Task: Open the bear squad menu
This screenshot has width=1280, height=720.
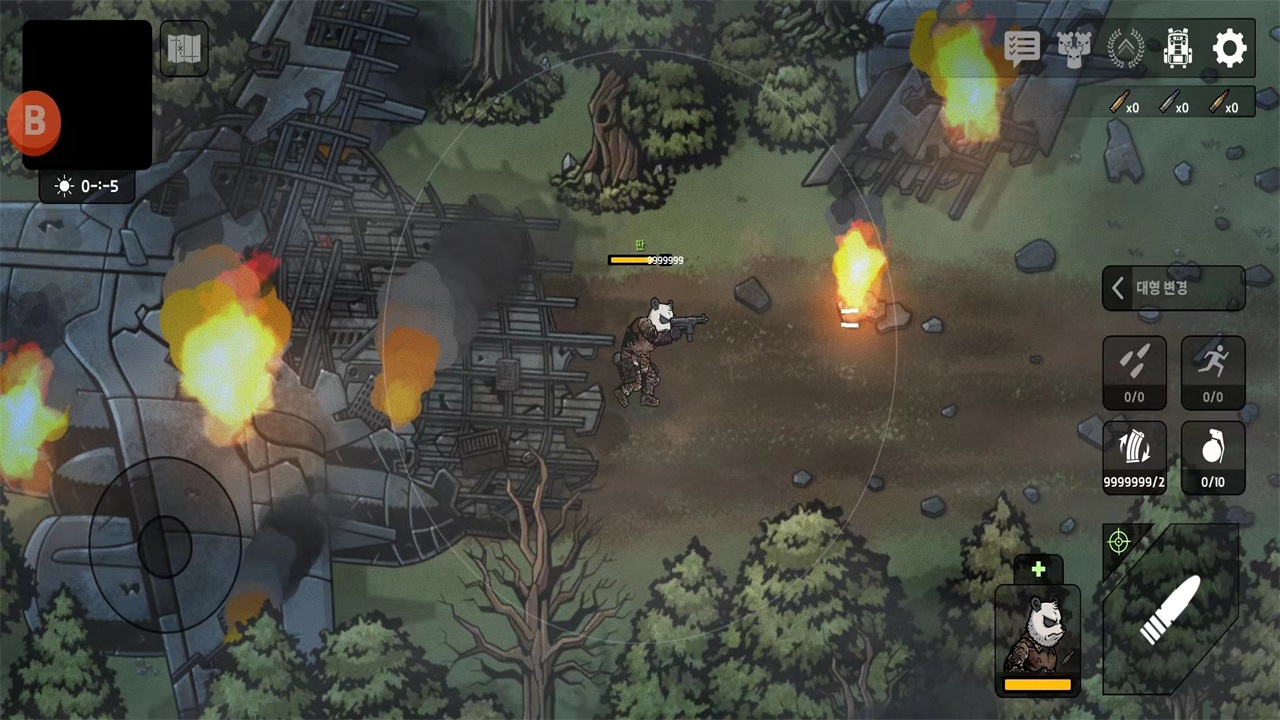Action: 1073,48
